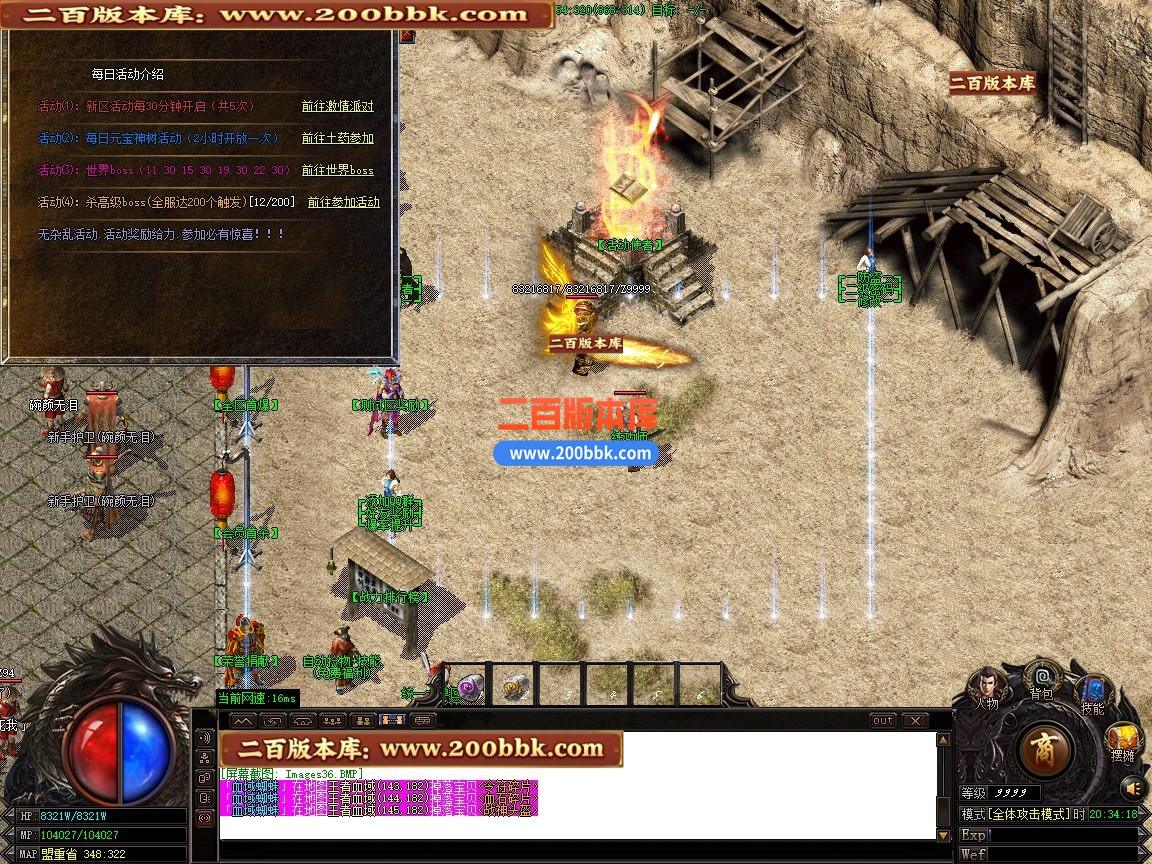The image size is (1152, 864).
Task: Open the shop with the round 商 button
Action: point(1045,749)
